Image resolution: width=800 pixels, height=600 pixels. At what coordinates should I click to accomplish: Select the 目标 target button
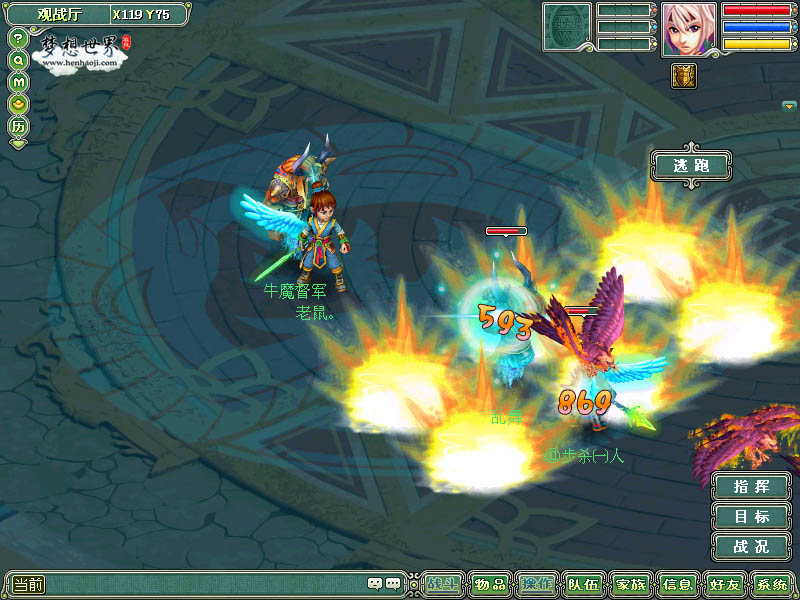(x=751, y=517)
